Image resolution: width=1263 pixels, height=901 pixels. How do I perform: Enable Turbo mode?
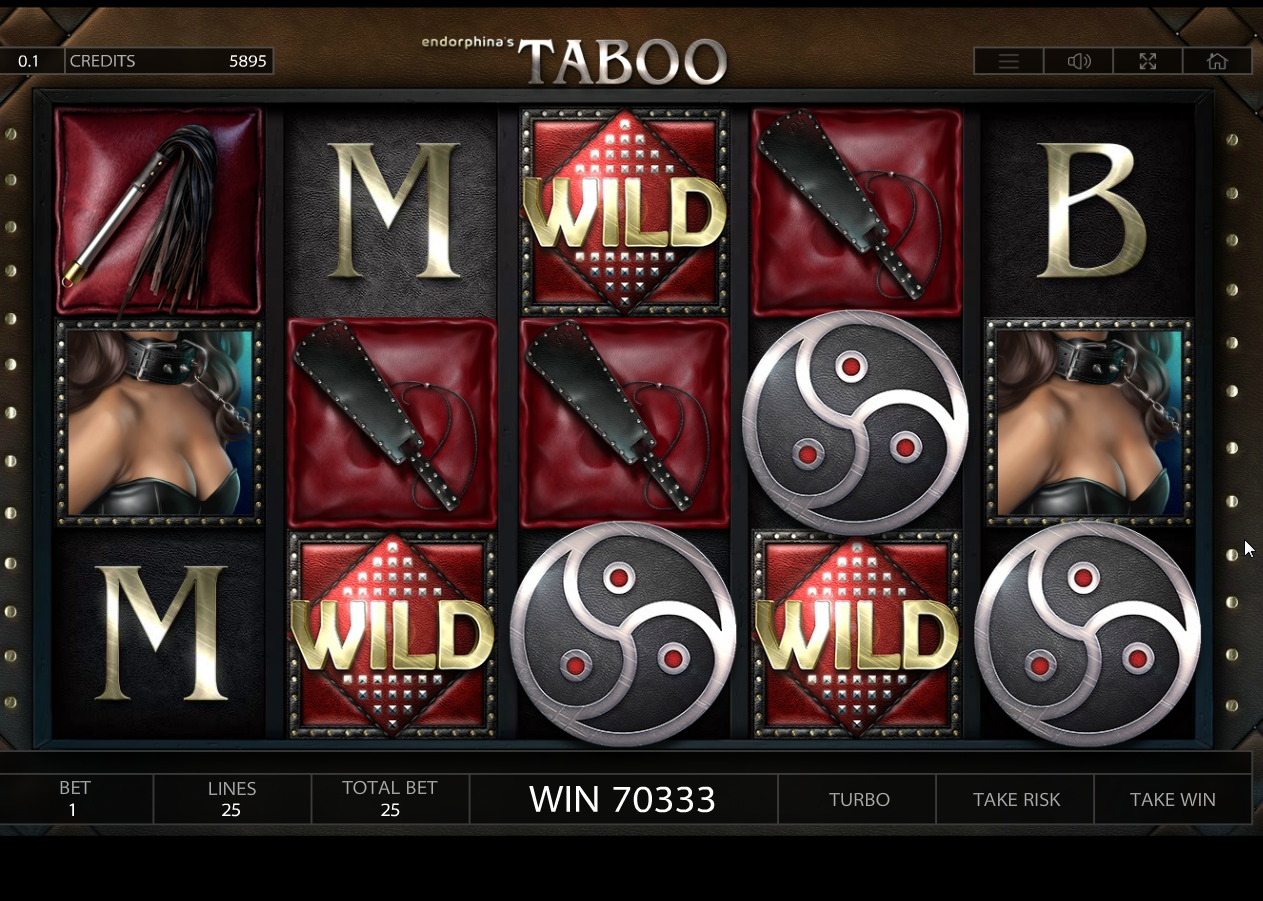[x=859, y=799]
